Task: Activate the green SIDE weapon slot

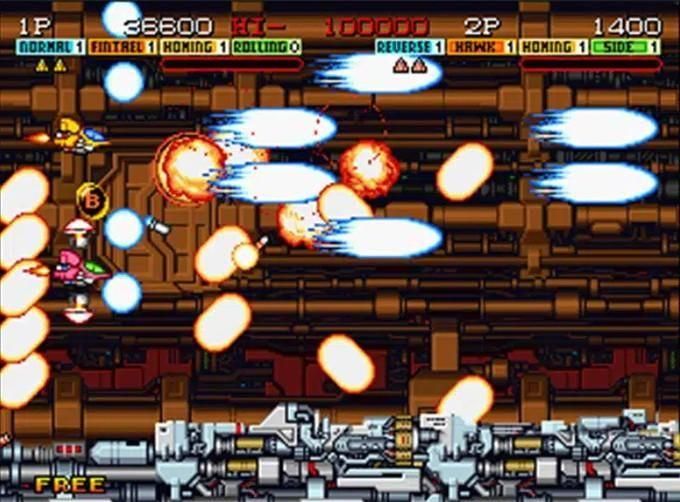Action: click(625, 47)
